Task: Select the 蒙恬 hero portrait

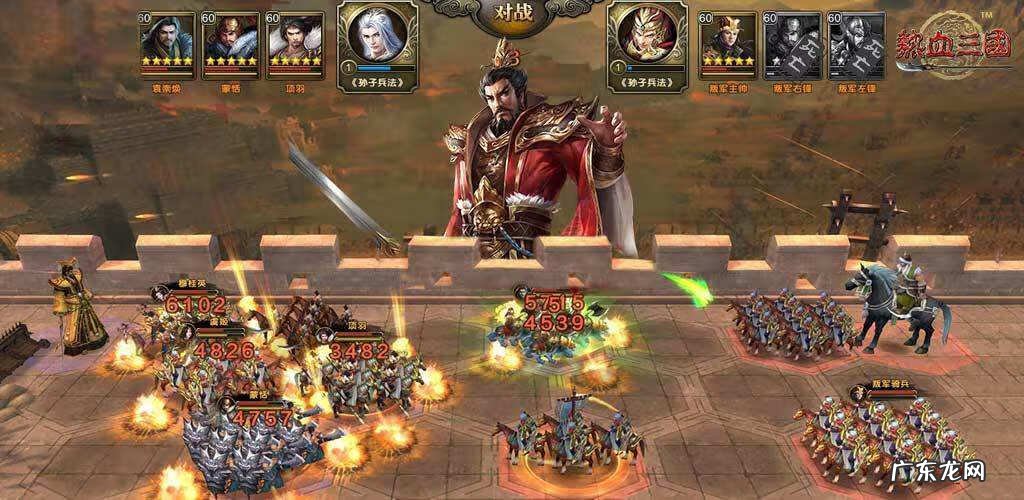Action: click(230, 40)
